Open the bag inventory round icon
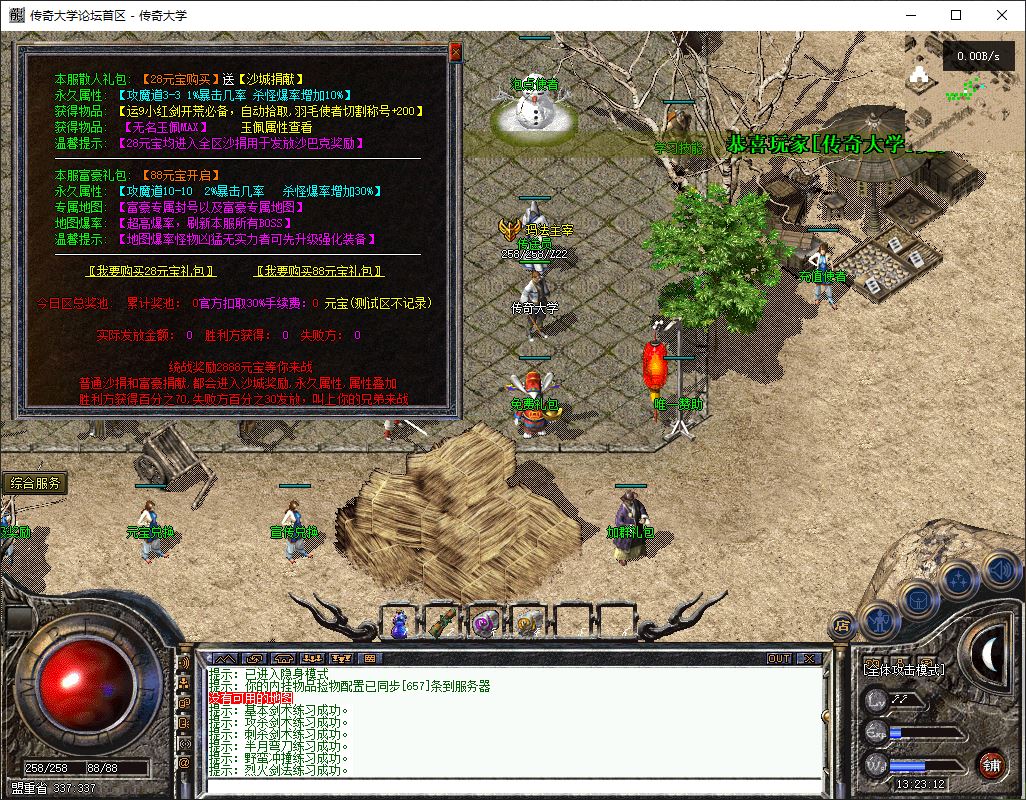Image resolution: width=1026 pixels, height=800 pixels. tap(918, 600)
